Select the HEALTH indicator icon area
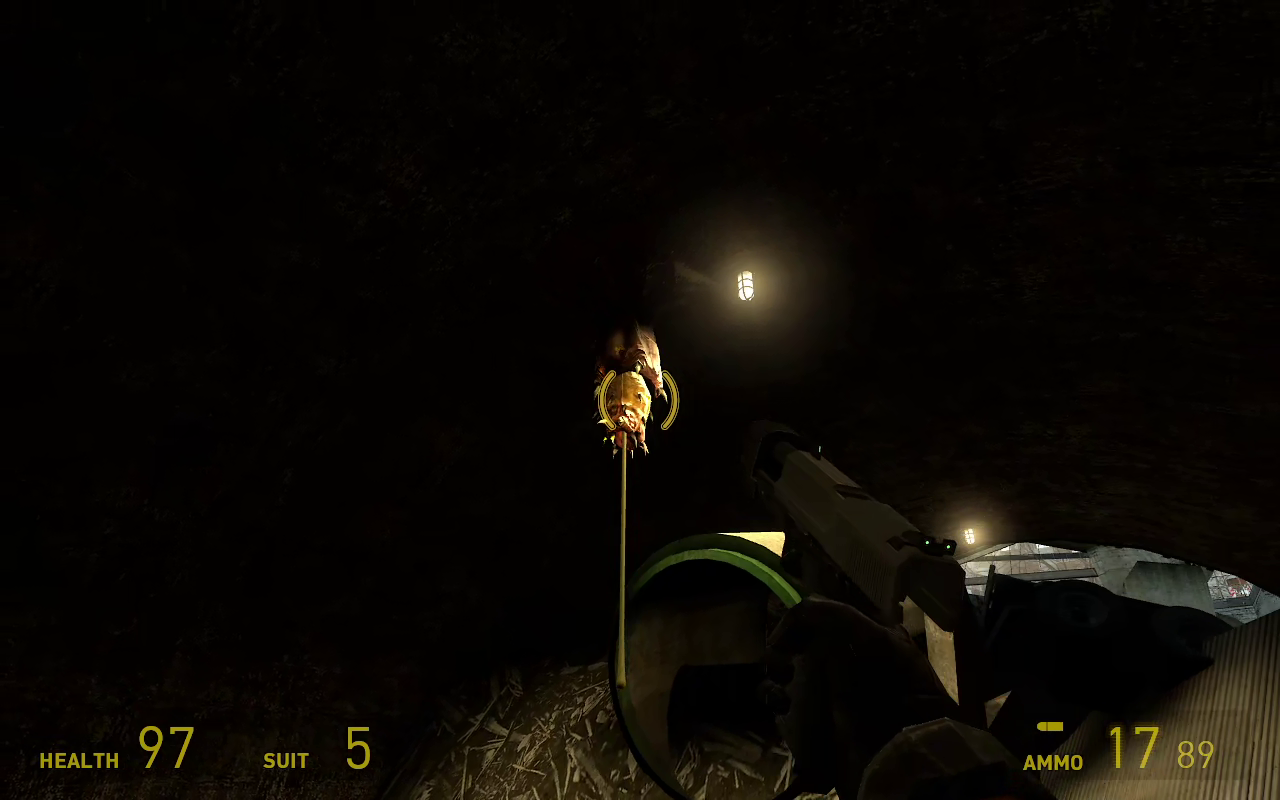 (x=79, y=760)
